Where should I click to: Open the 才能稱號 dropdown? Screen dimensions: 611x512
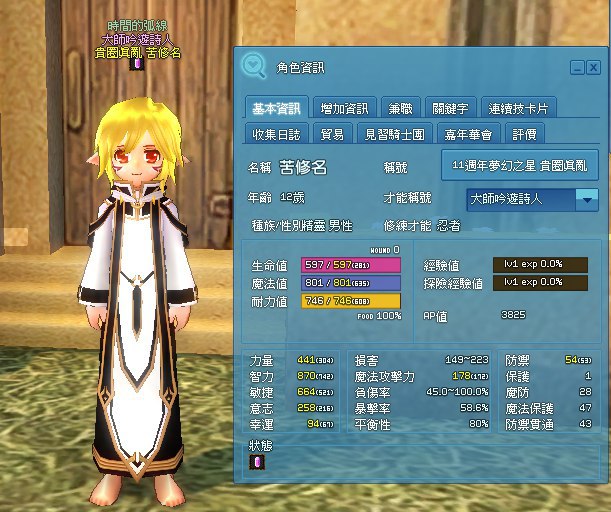point(587,199)
